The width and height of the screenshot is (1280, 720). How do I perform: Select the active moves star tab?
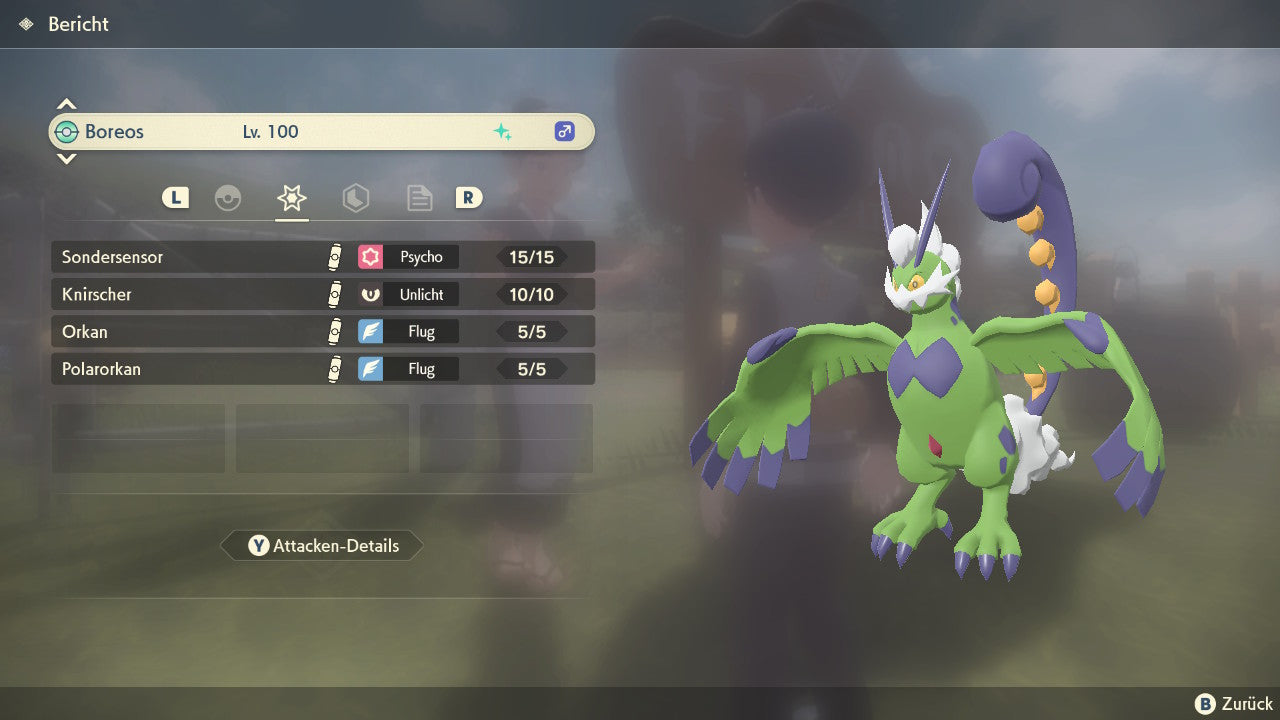292,198
